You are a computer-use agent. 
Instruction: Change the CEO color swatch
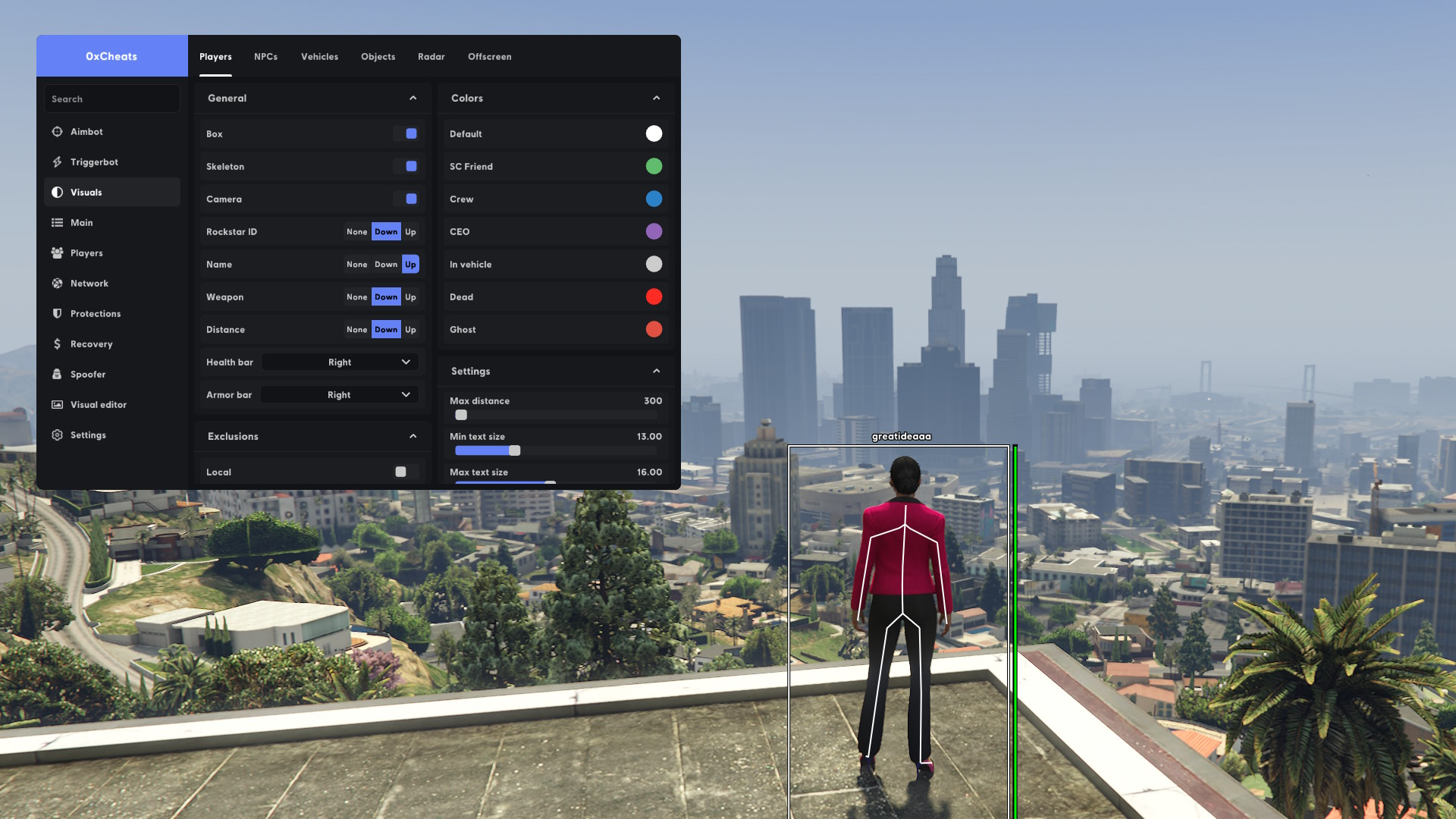(654, 231)
